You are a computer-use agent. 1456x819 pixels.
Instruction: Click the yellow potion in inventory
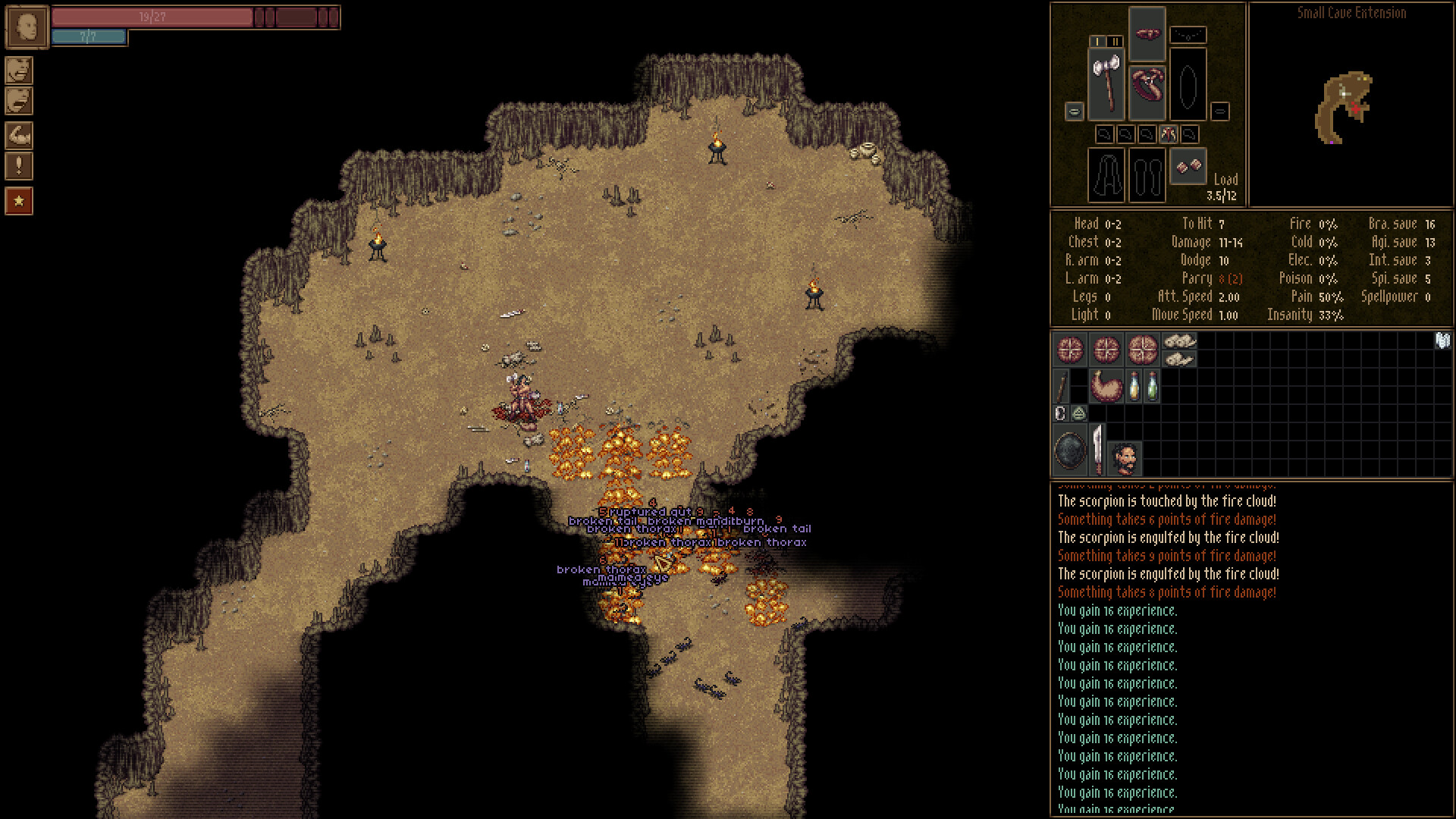[x=1134, y=385]
